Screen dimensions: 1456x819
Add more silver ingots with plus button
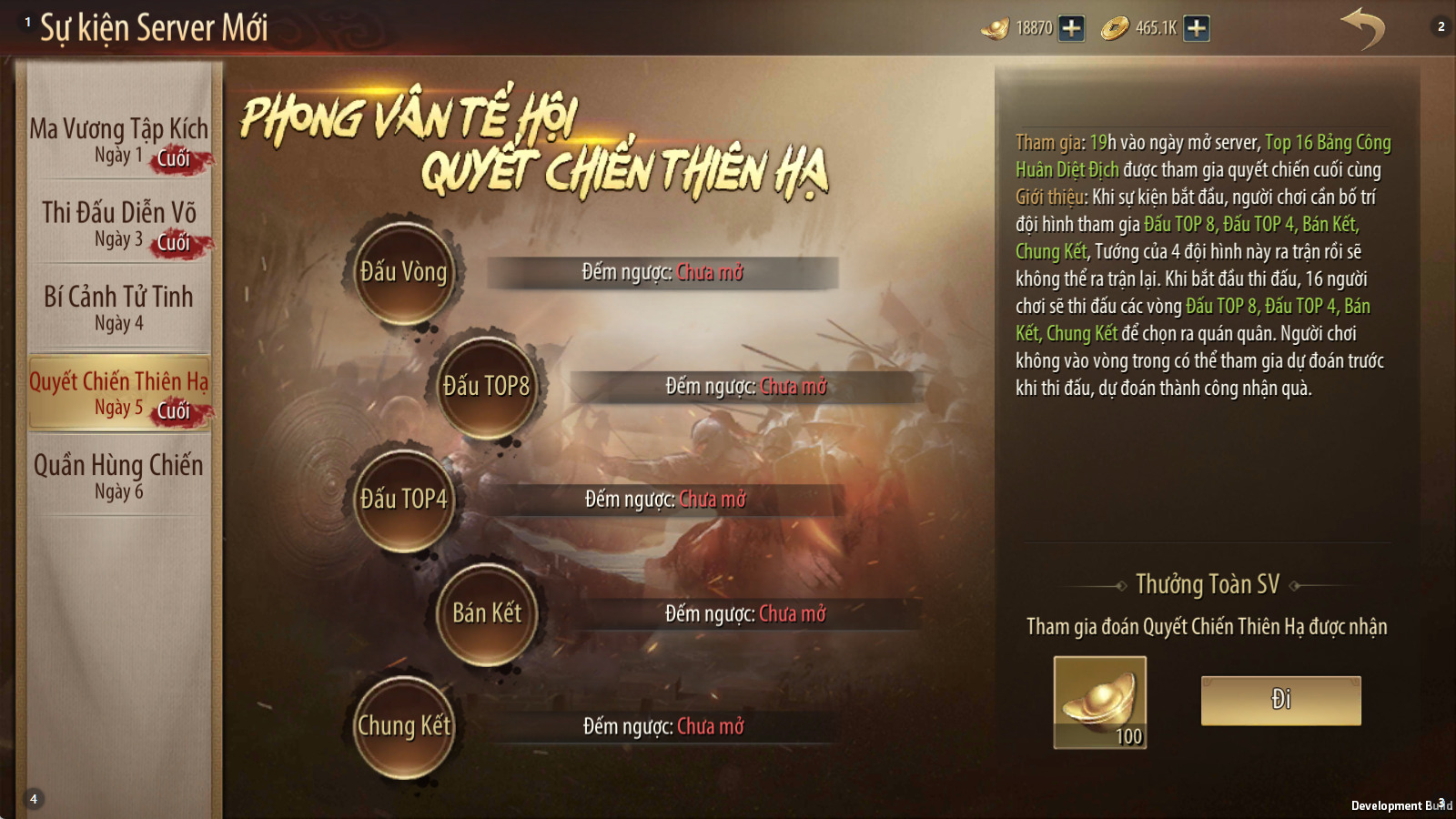pos(1072,28)
